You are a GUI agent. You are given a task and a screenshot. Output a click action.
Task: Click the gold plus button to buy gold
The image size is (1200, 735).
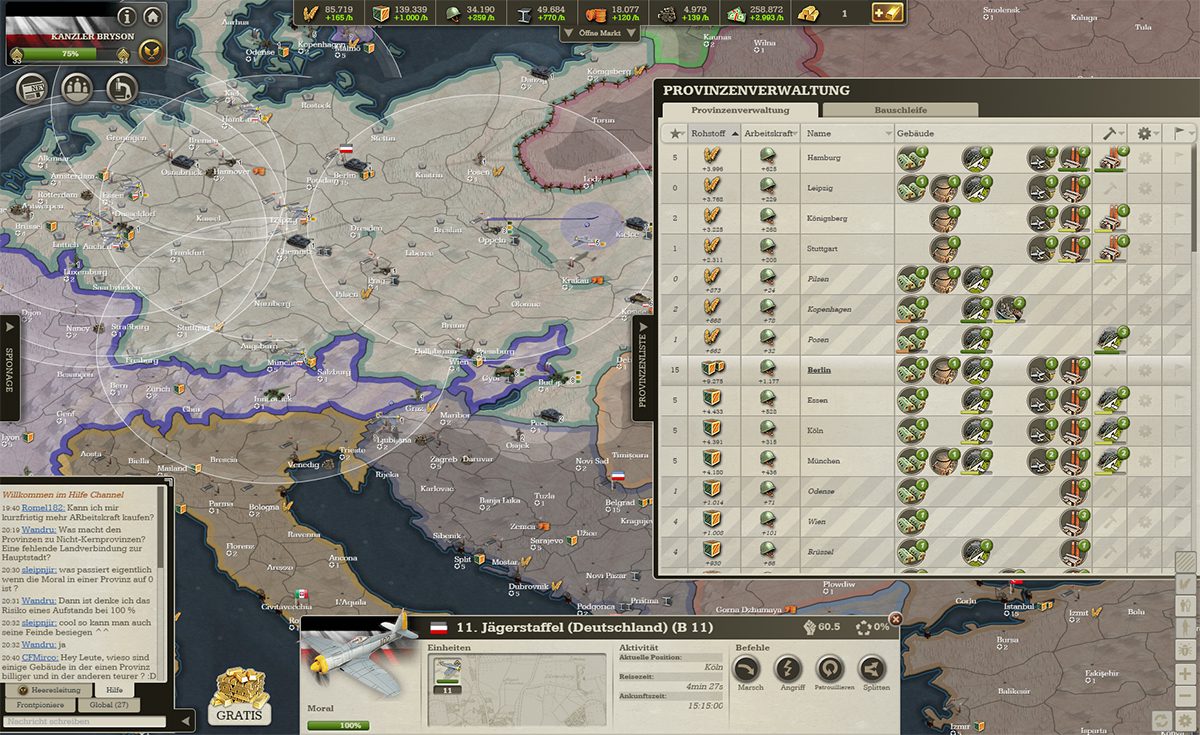click(x=887, y=12)
